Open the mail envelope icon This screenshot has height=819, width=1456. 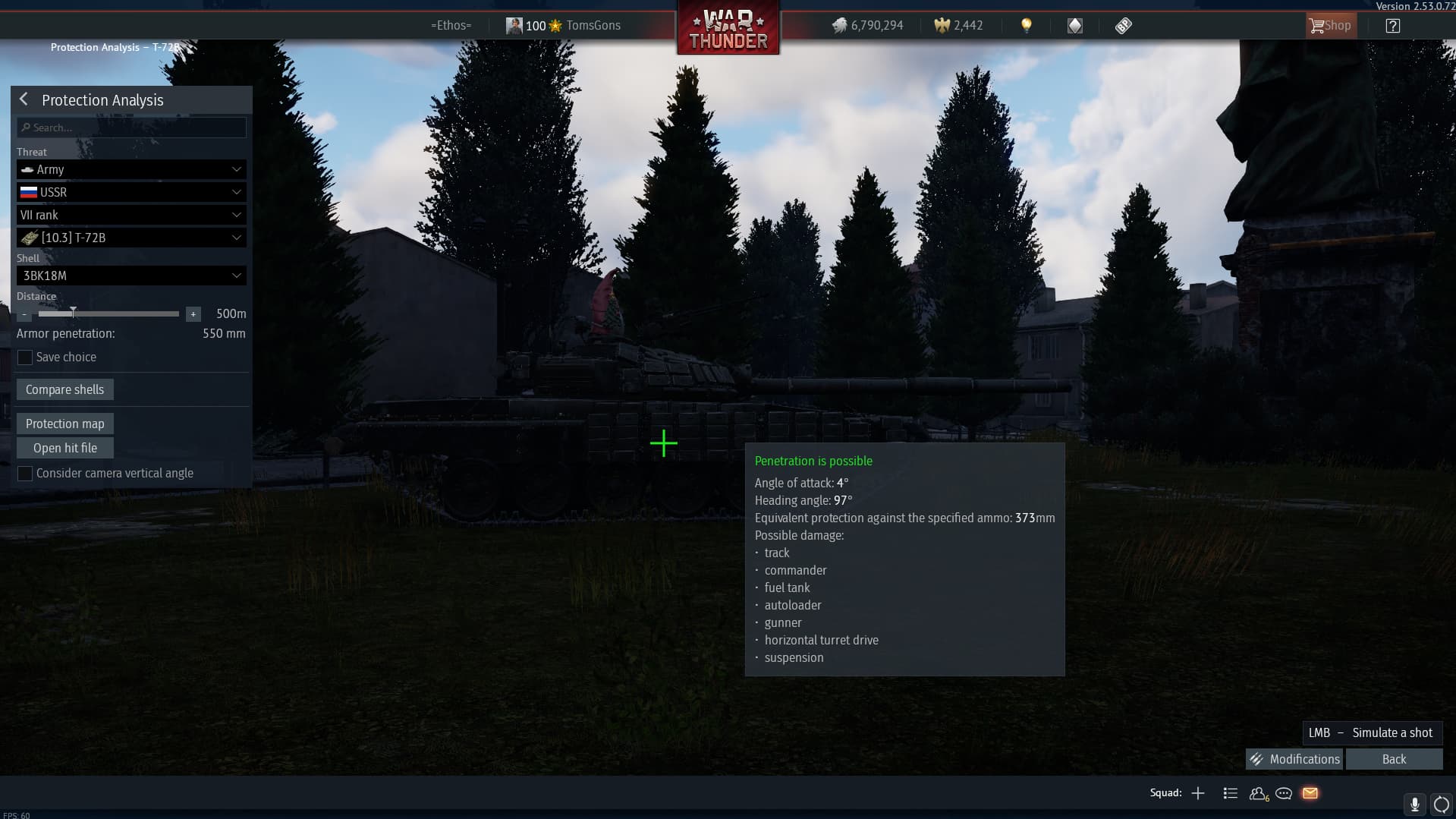coord(1310,793)
